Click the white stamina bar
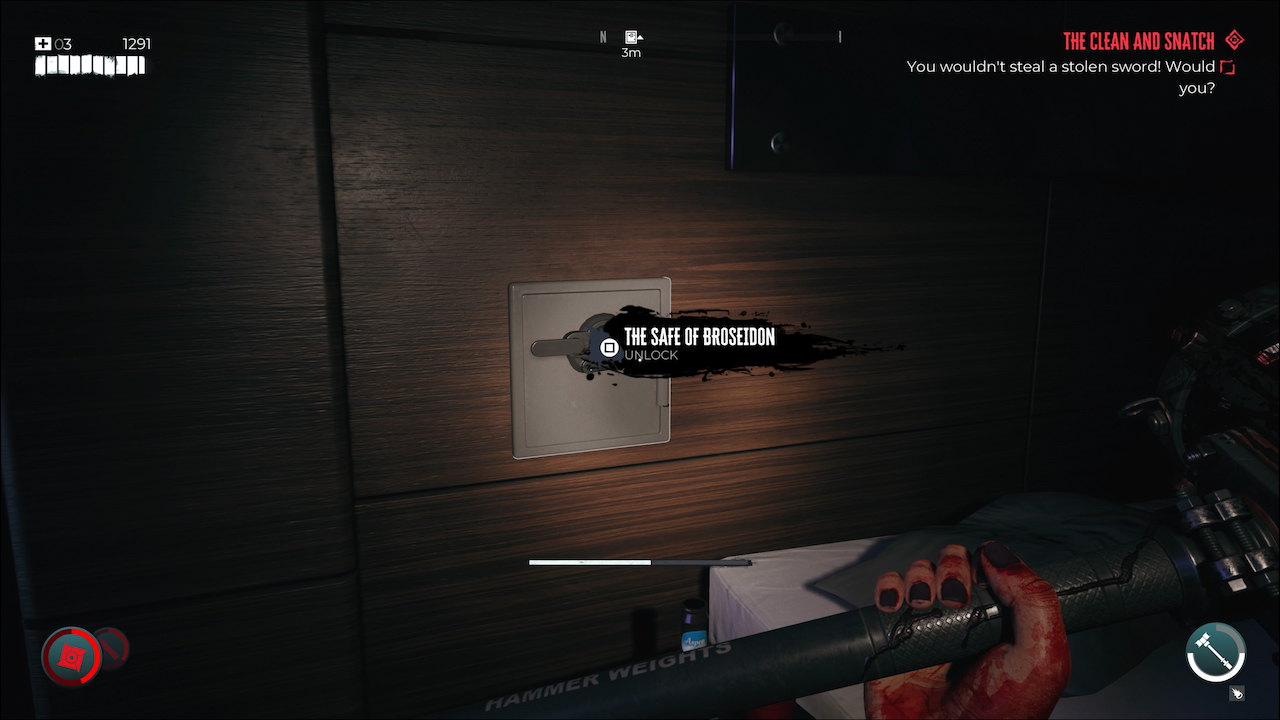The height and width of the screenshot is (720, 1280). coord(590,561)
